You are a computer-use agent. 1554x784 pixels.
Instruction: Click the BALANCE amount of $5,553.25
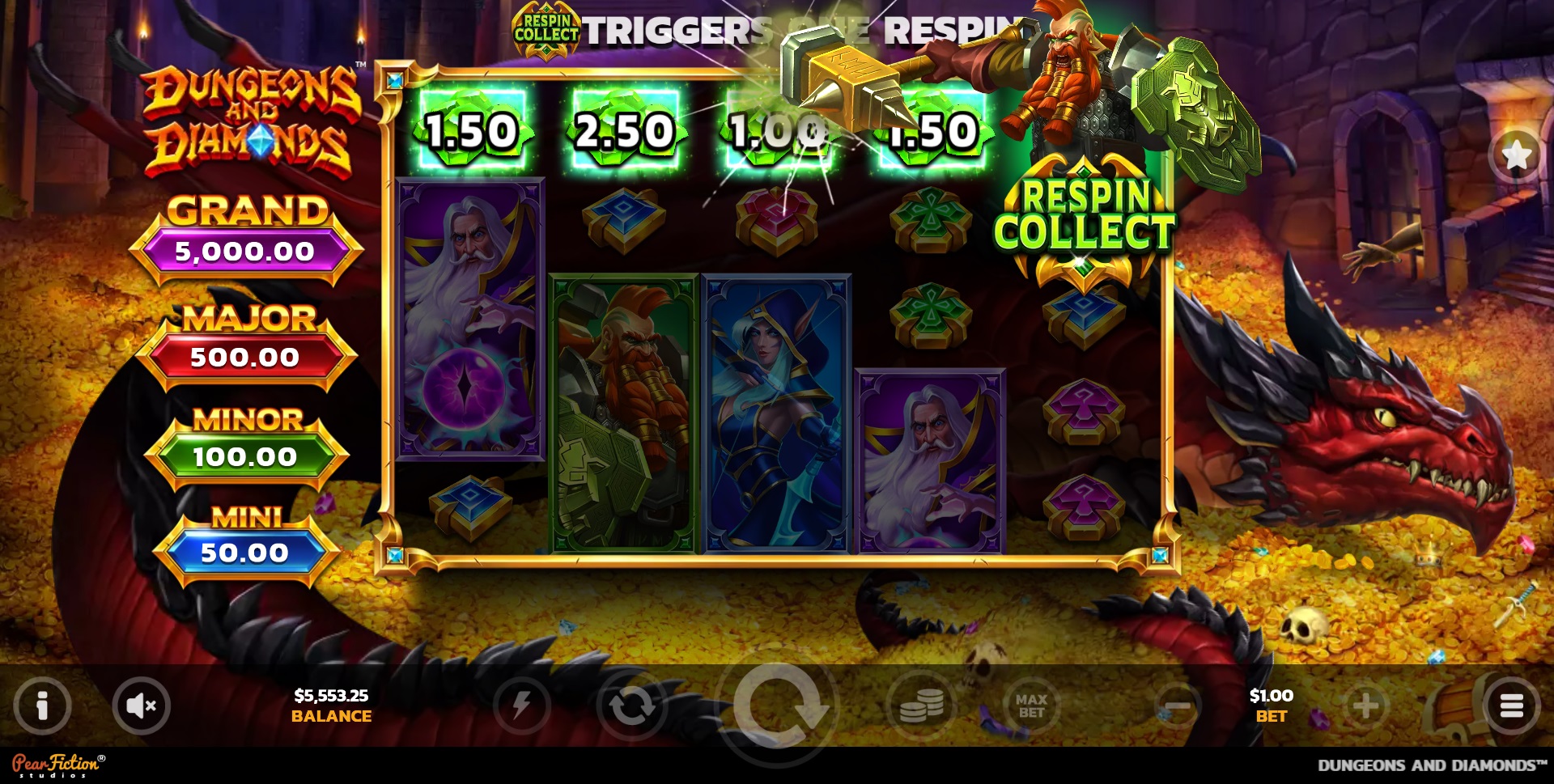coord(330,706)
